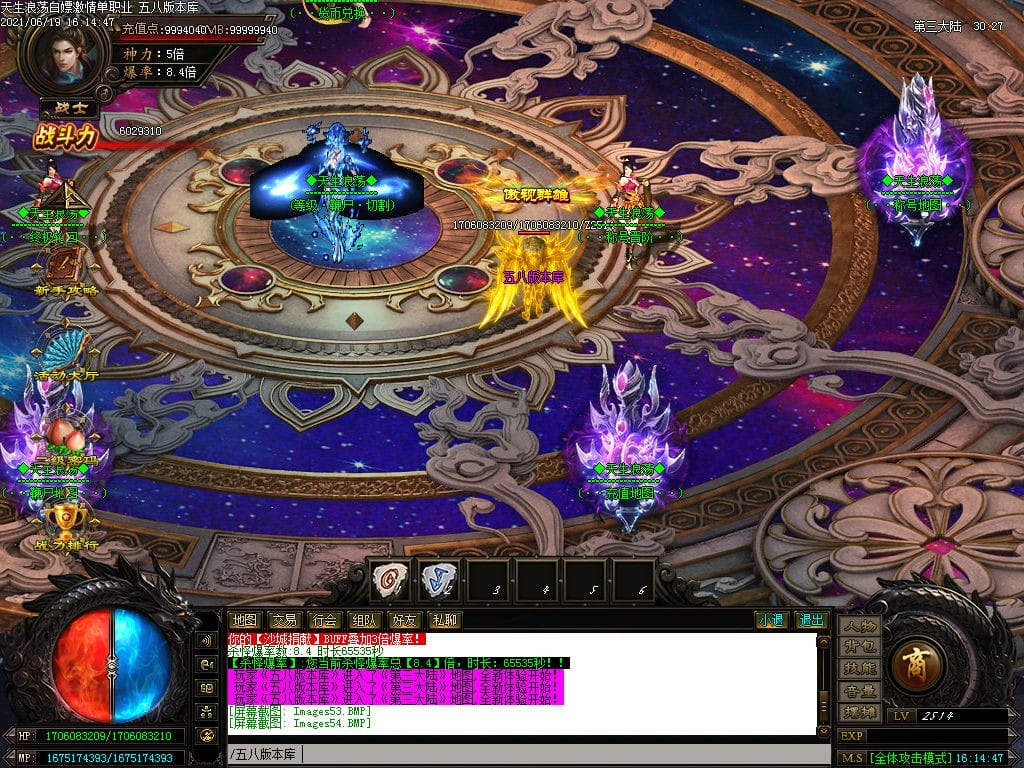Select the blue rune hotbar slot

(x=438, y=579)
